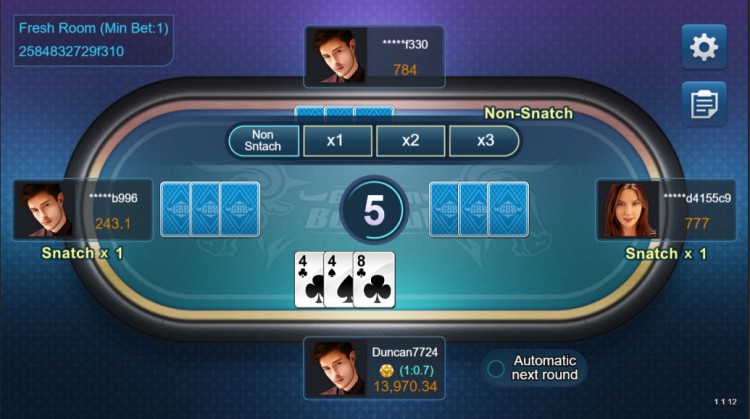The height and width of the screenshot is (419, 750).
Task: Open the gear settings menu
Action: (x=704, y=47)
